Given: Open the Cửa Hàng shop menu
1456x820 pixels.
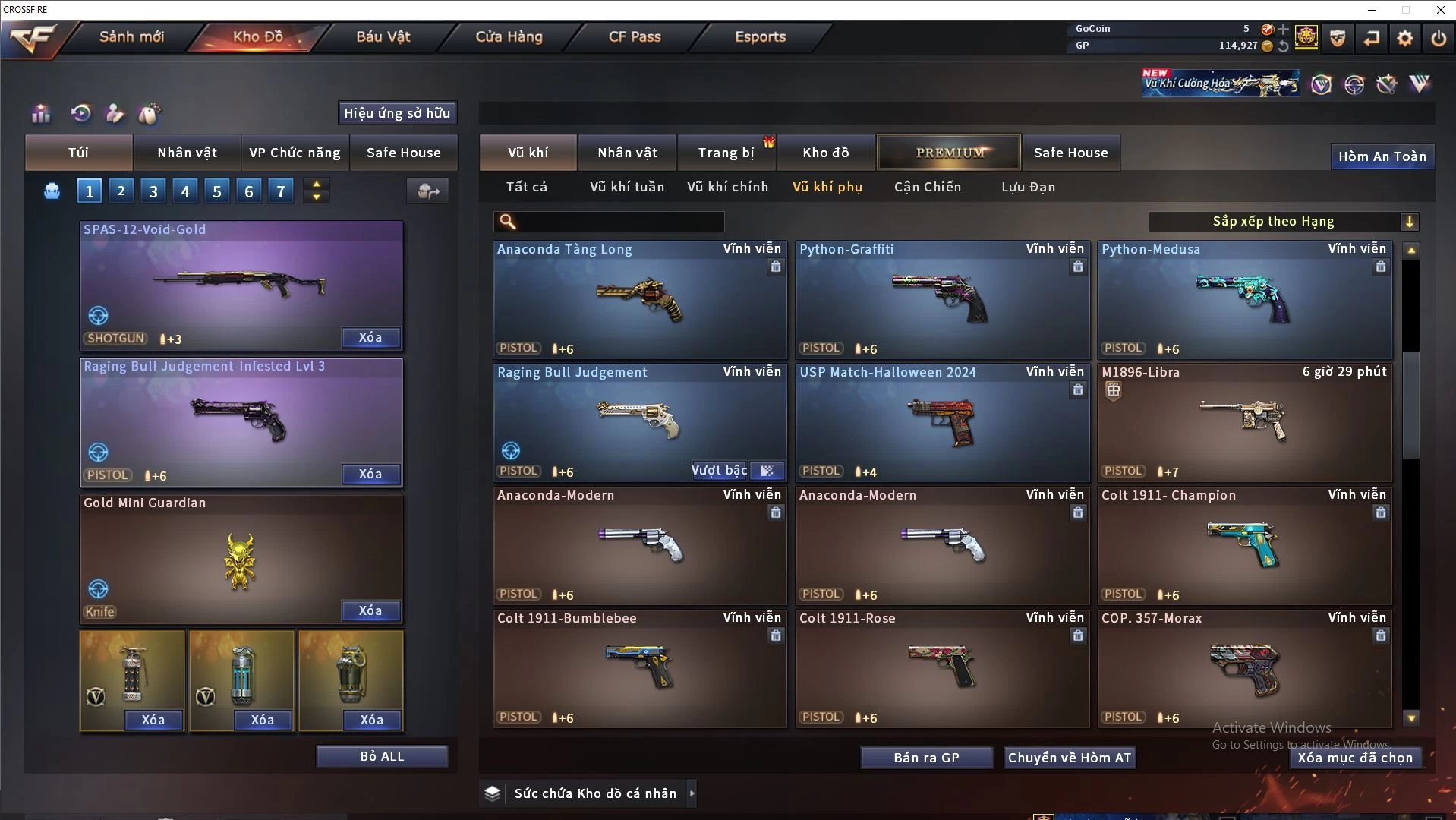Looking at the screenshot, I should pos(509,36).
